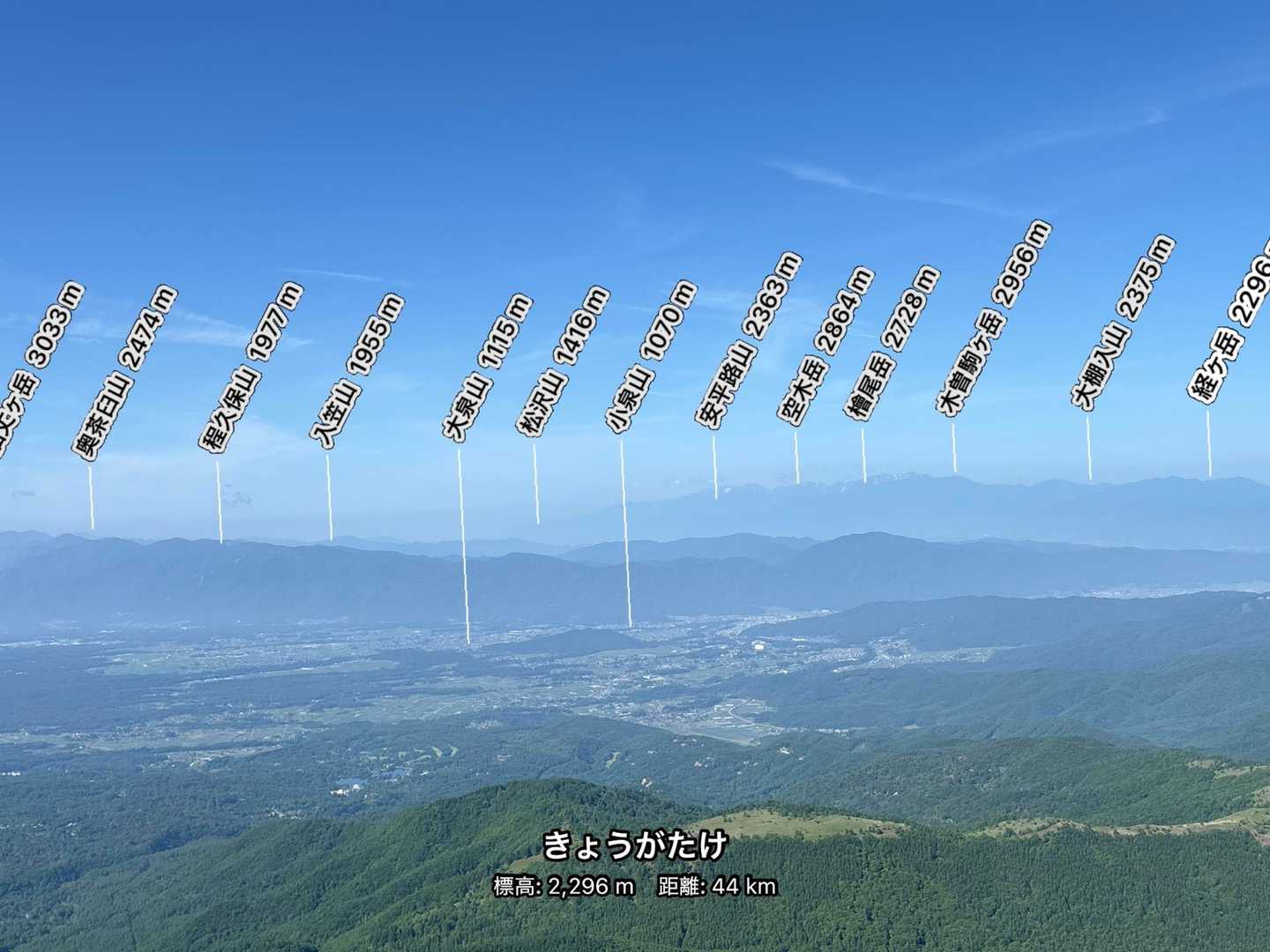Click the 松沢山 1416 m peak label
Image resolution: width=1270 pixels, height=952 pixels.
[563, 361]
